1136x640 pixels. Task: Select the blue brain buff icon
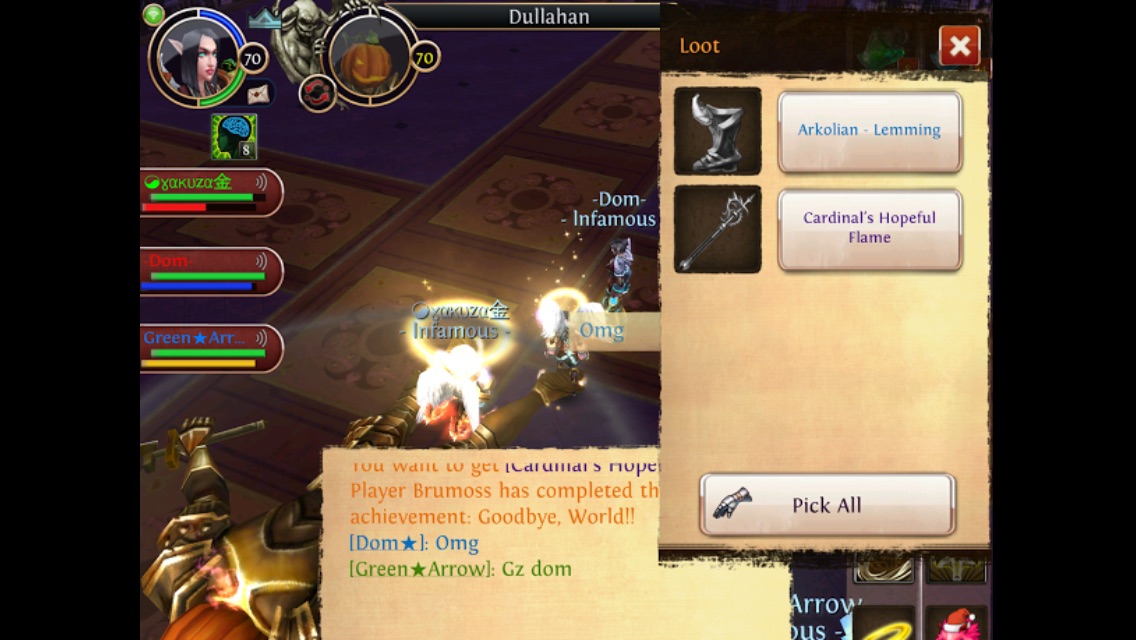pyautogui.click(x=233, y=136)
